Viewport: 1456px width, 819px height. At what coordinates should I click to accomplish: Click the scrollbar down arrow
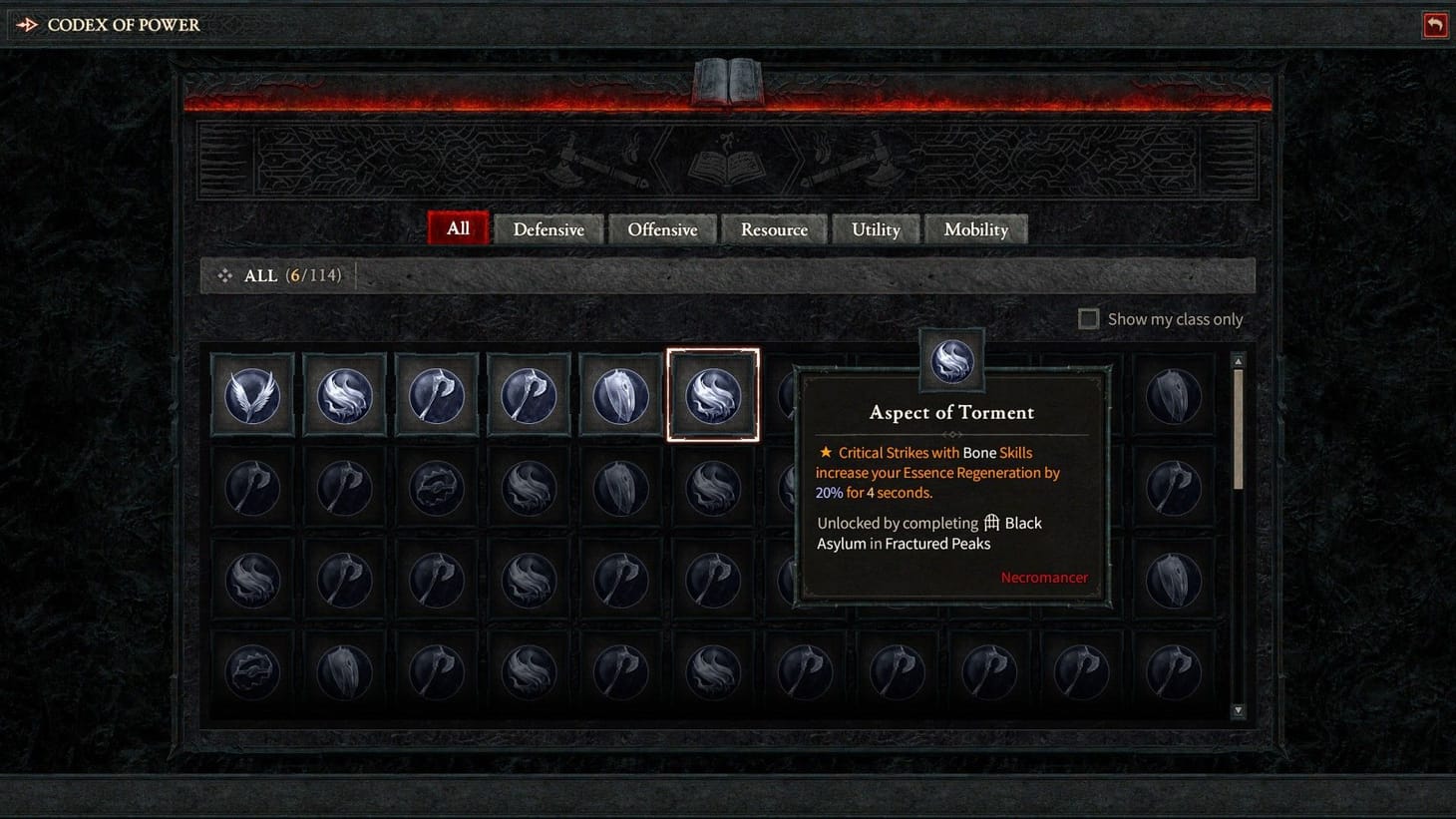point(1238,711)
